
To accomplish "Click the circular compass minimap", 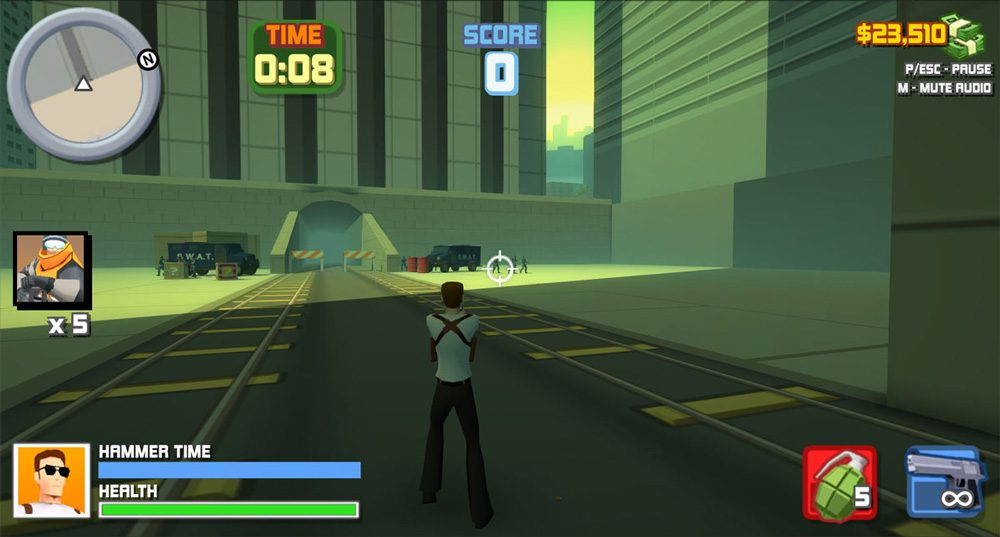I will coord(83,84).
